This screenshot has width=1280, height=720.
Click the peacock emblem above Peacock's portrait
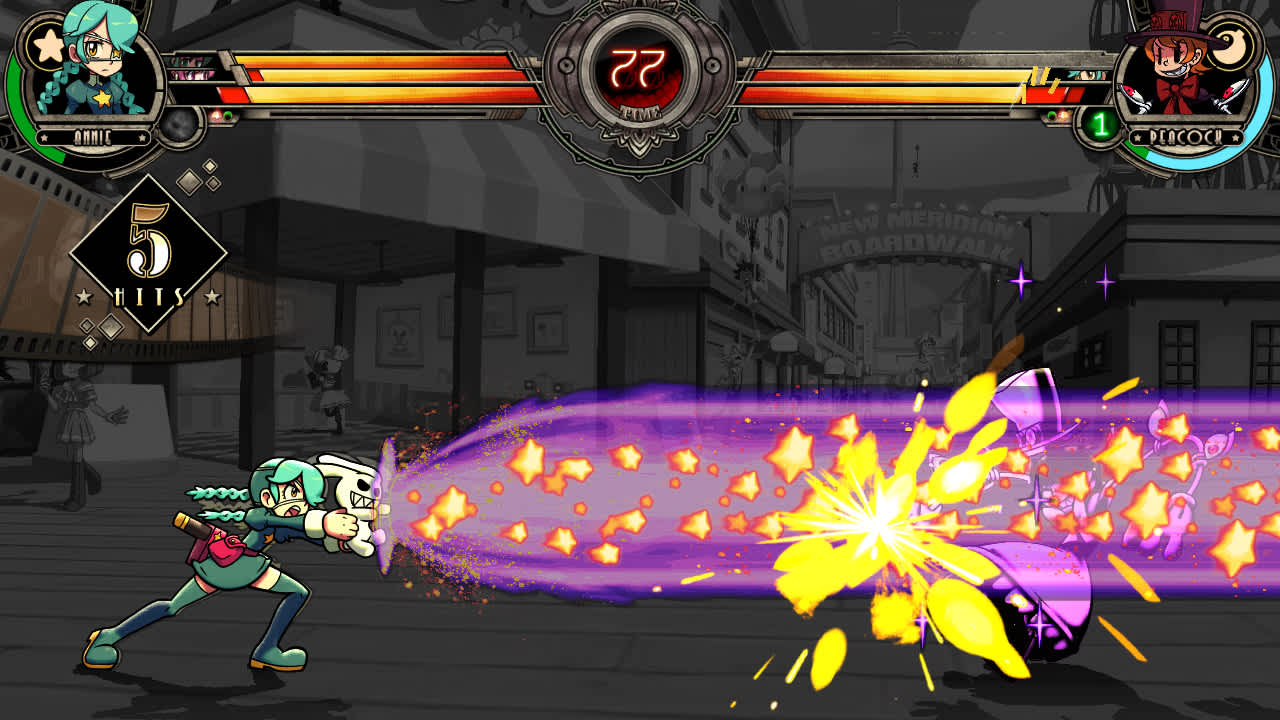[x=1230, y=44]
